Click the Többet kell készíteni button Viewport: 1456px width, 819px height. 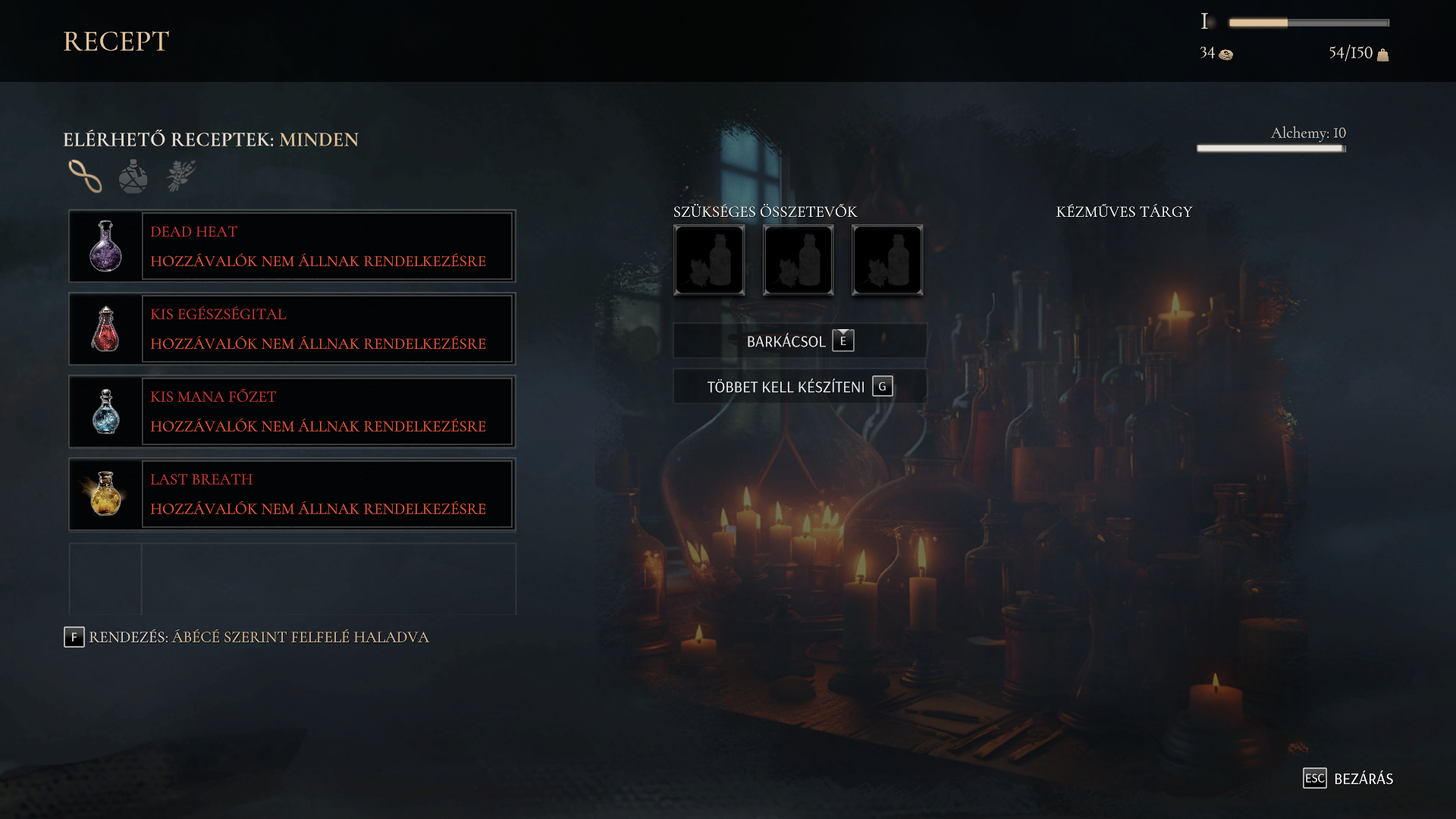[799, 387]
